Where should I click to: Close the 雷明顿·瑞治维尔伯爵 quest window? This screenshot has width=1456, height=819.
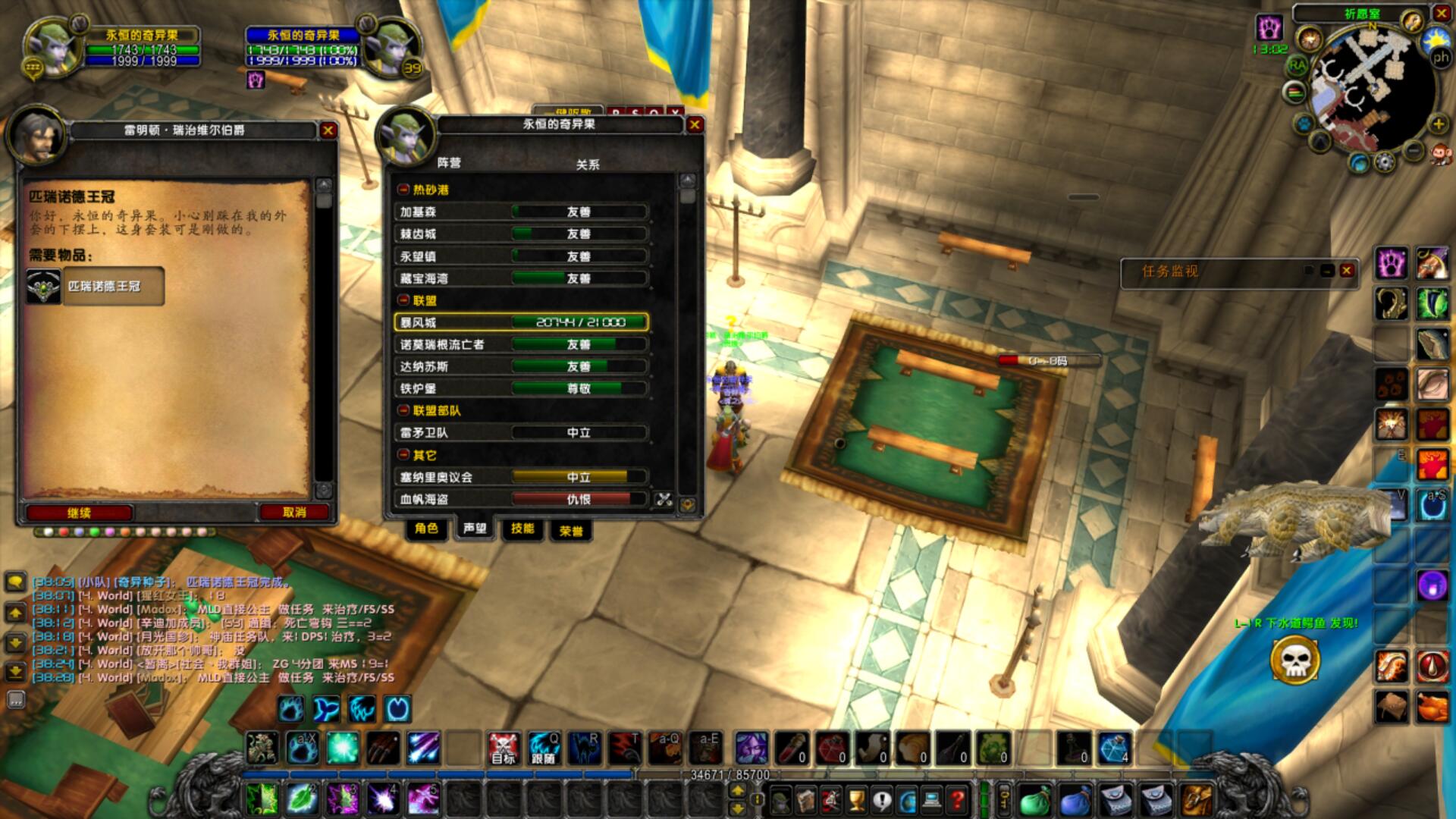[x=328, y=130]
